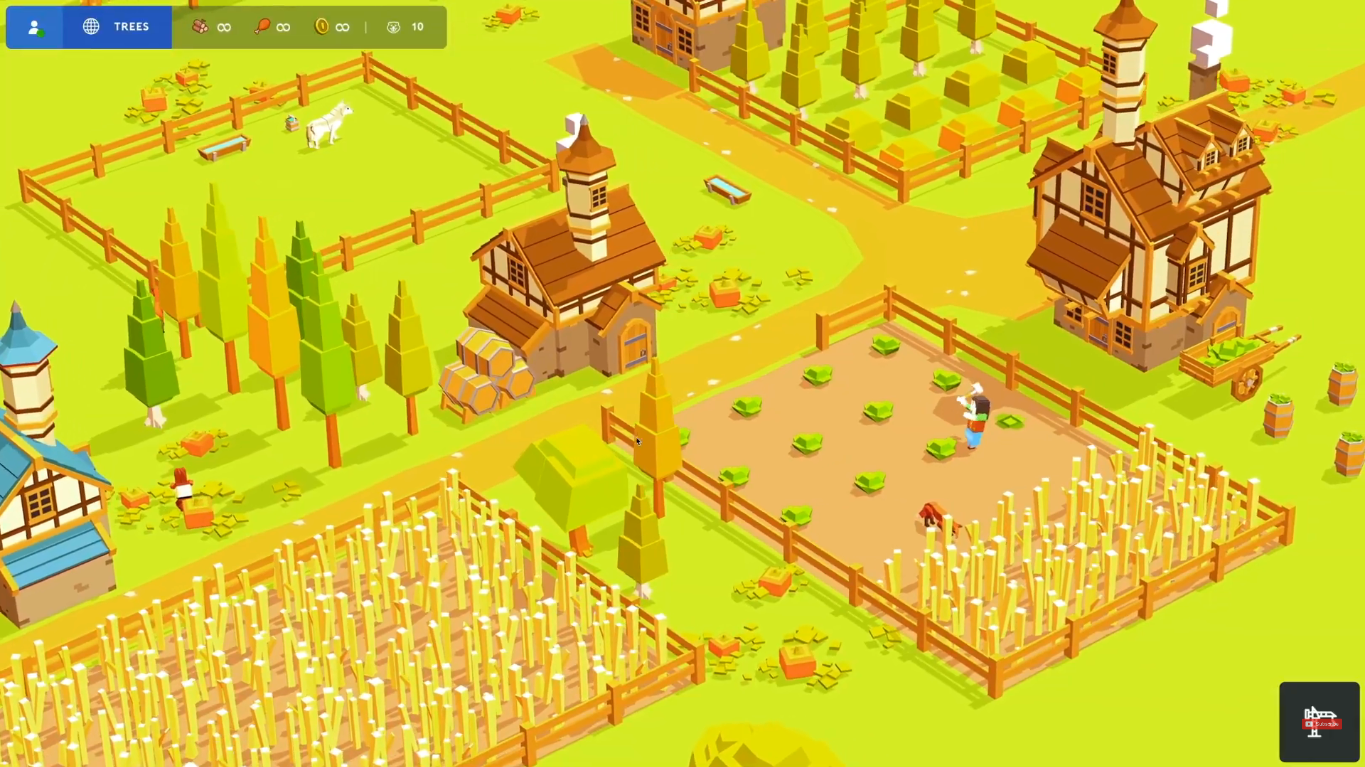1365x767 pixels.
Task: Select the player profile icon
Action: (34, 27)
